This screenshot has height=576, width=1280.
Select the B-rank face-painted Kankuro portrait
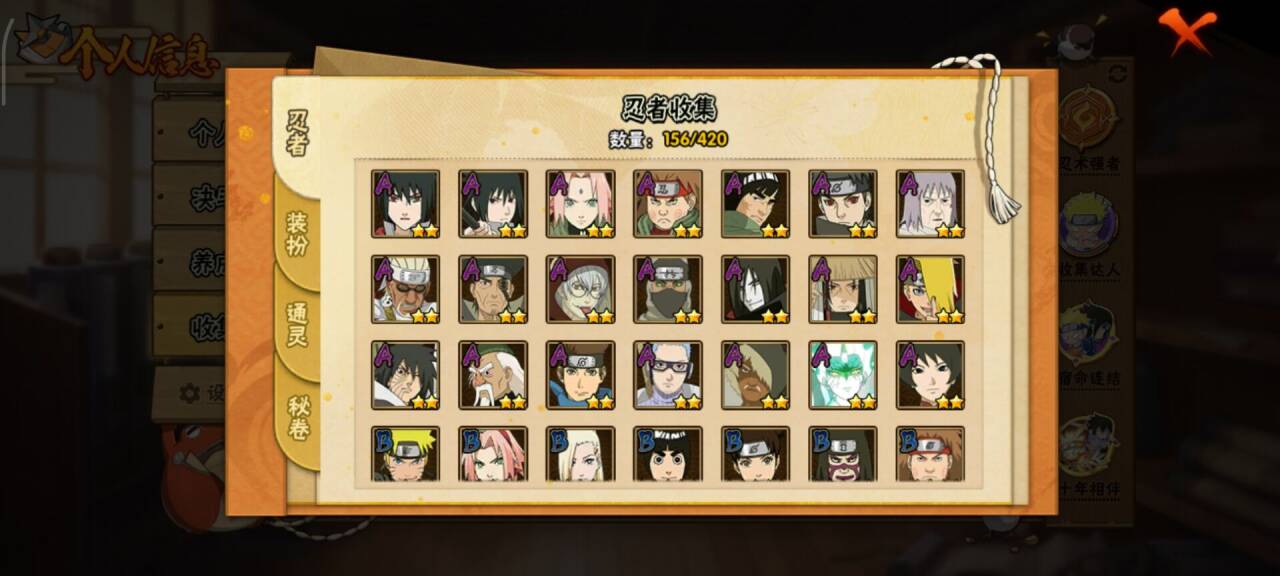click(x=843, y=455)
